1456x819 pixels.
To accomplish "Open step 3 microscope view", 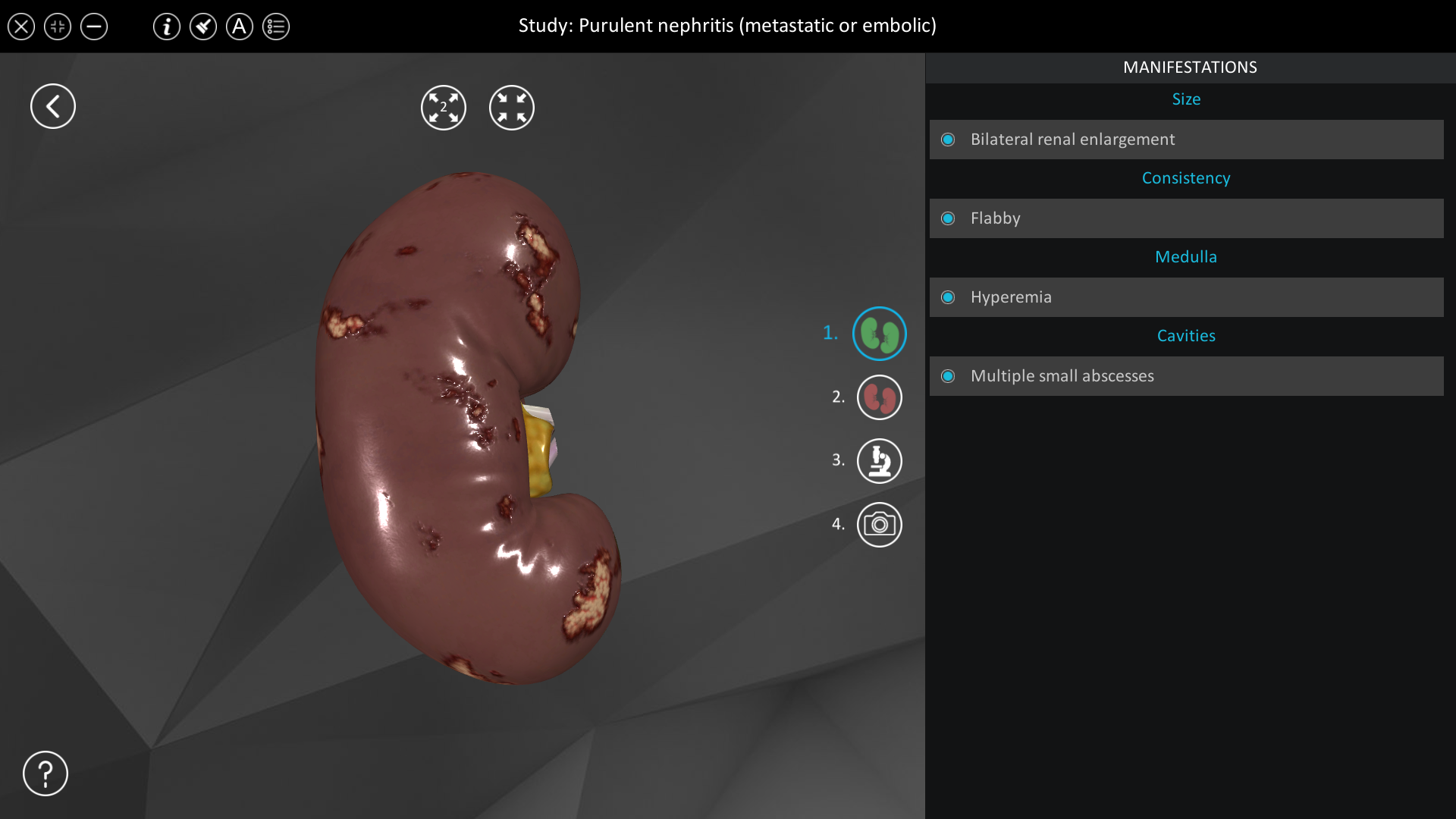I will coord(880,460).
